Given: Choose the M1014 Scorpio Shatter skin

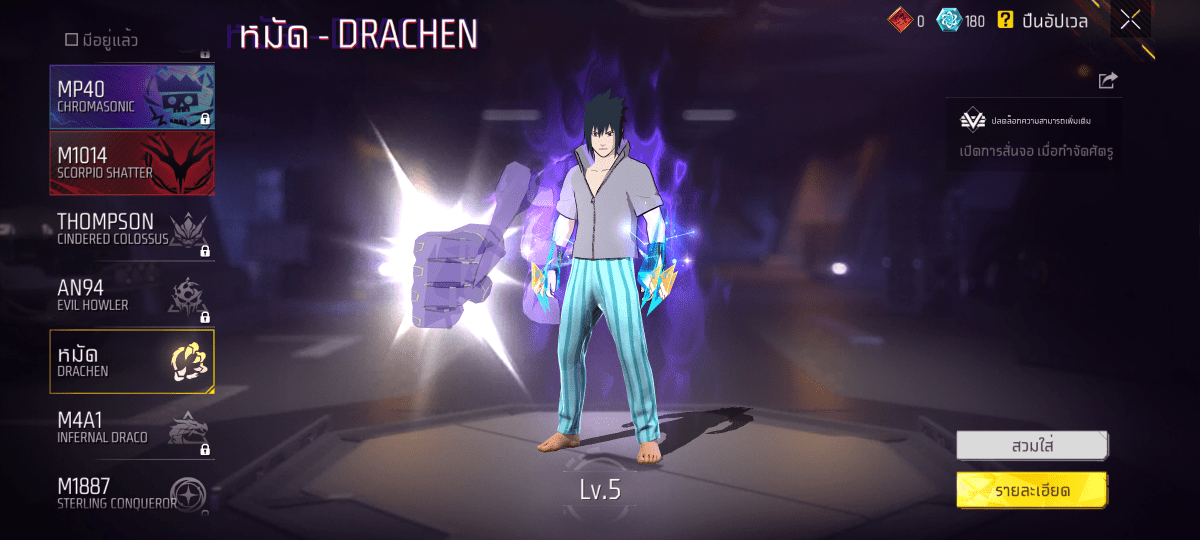Looking at the screenshot, I should (x=132, y=163).
